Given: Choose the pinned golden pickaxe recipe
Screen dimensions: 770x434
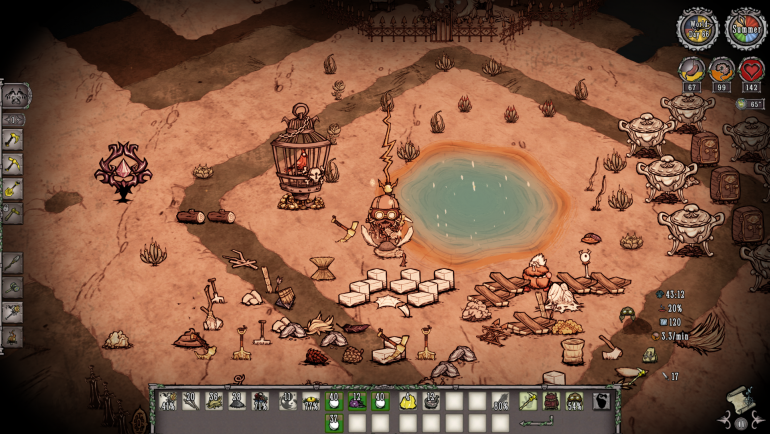Looking at the screenshot, I should (13, 165).
